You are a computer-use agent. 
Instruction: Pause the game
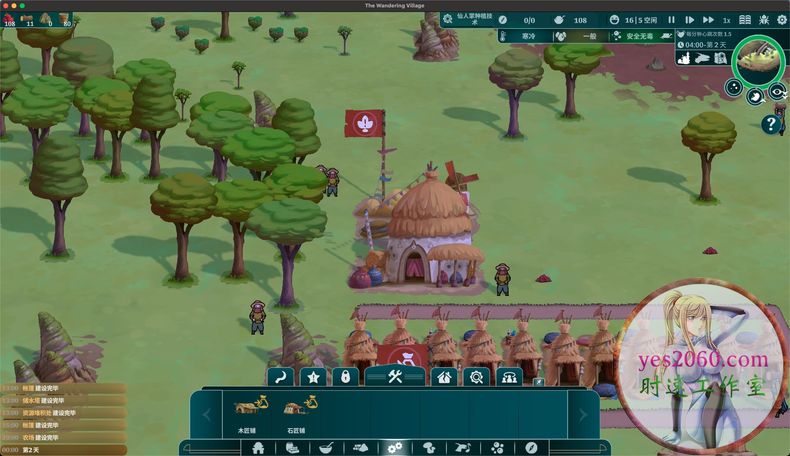(671, 20)
